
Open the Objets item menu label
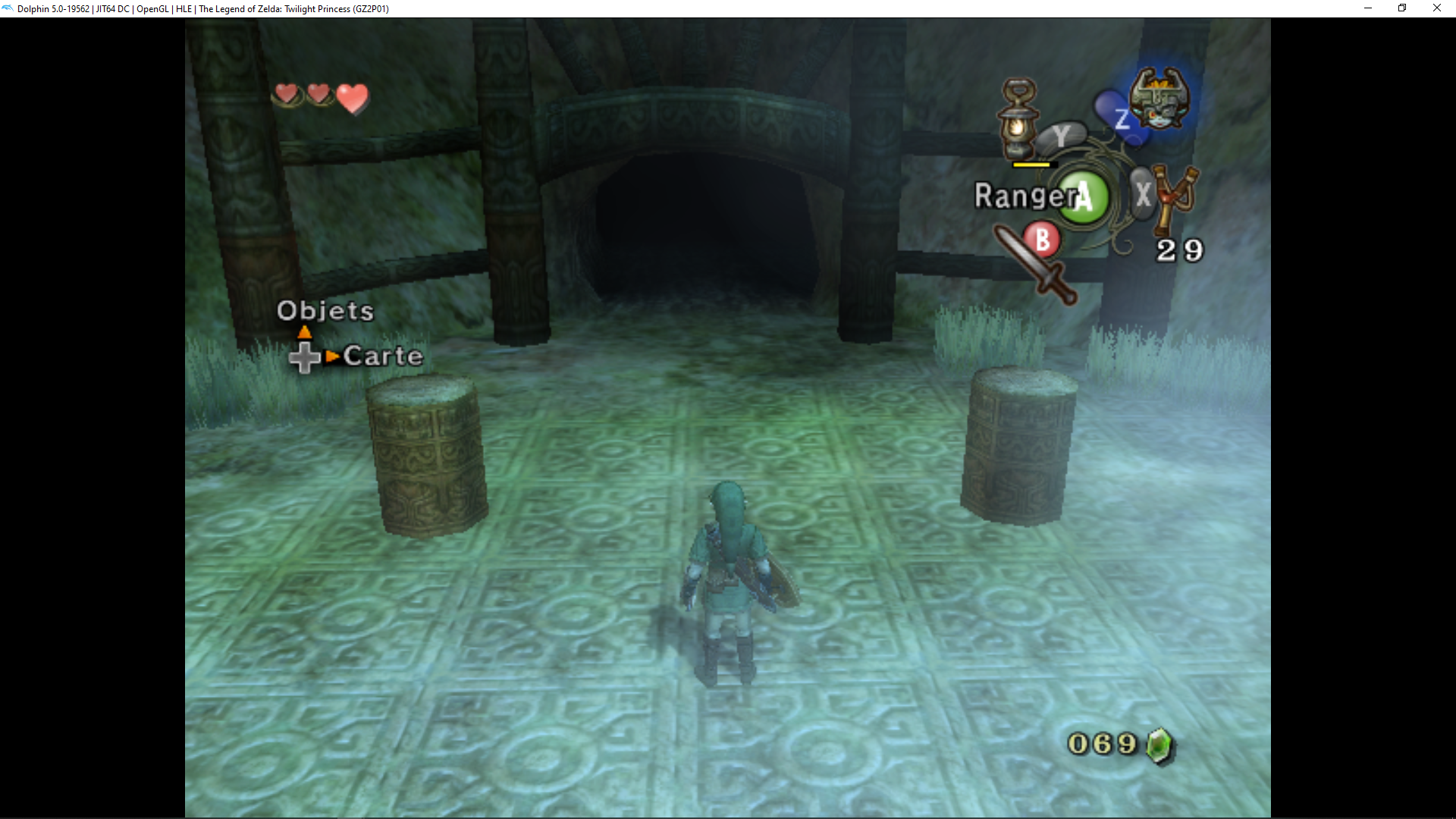325,311
